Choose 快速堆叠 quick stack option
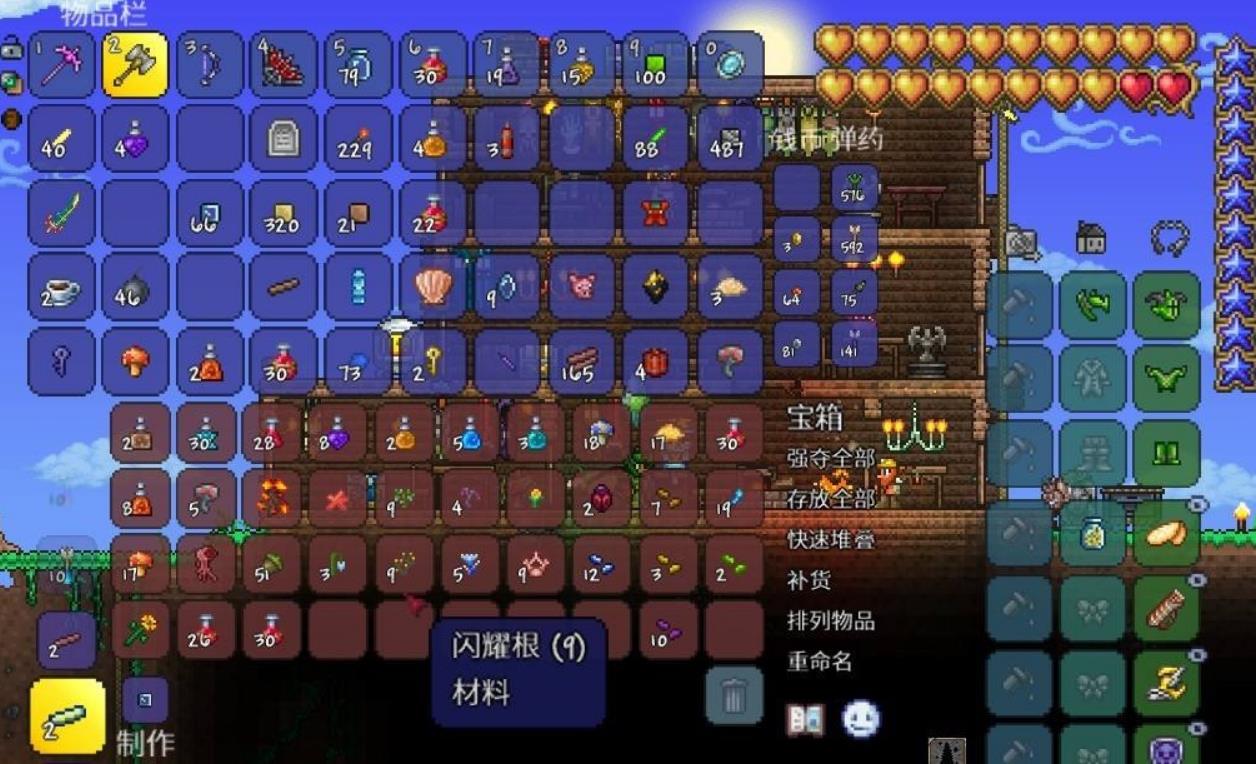Screen dimensions: 1256x764 click(x=831, y=539)
